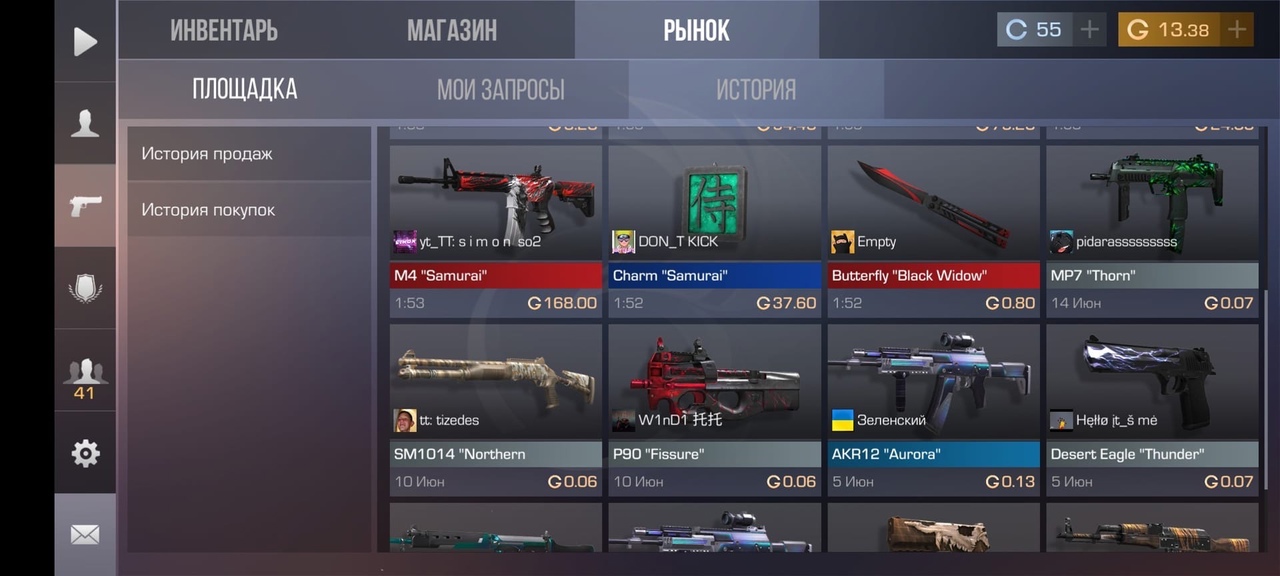Image resolution: width=1280 pixels, height=576 pixels.
Task: Switch to the ИНВЕНТАРЬ tab
Action: 224,30
